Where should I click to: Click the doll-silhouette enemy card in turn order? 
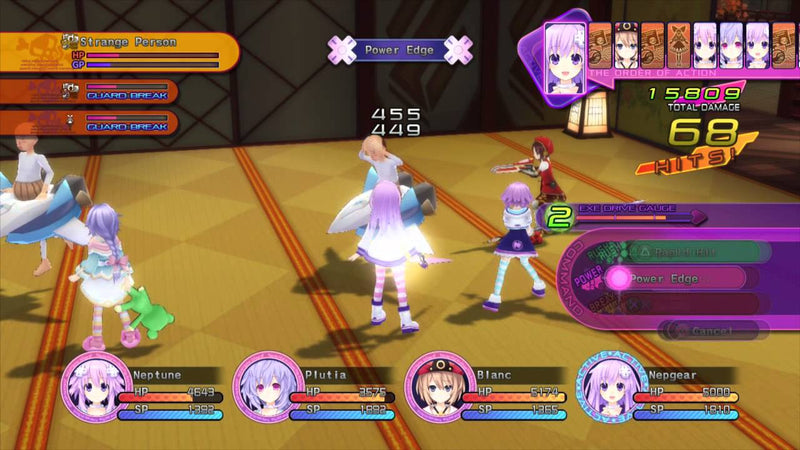pos(679,44)
